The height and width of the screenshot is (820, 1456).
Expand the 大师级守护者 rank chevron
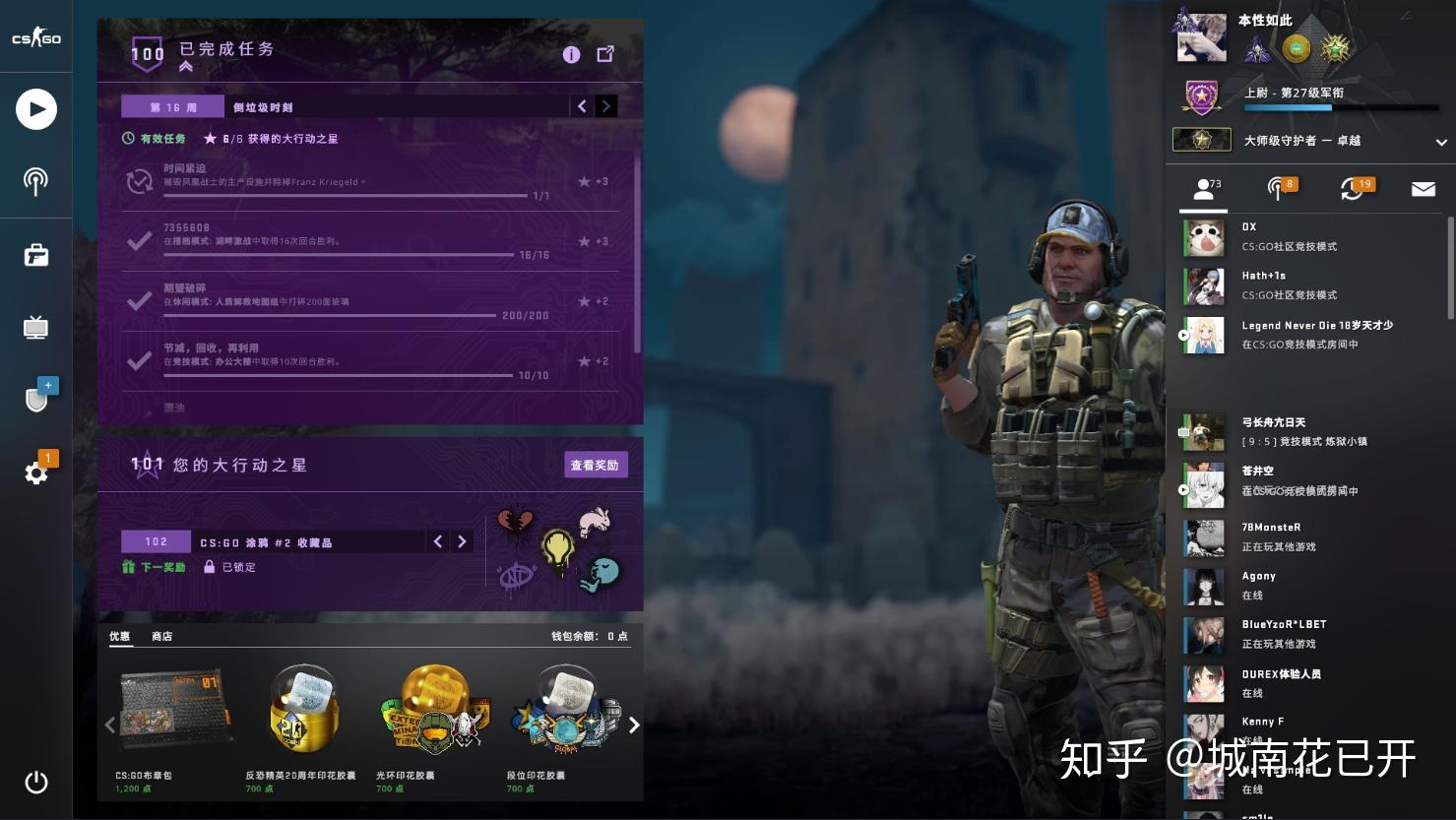pyautogui.click(x=1442, y=141)
